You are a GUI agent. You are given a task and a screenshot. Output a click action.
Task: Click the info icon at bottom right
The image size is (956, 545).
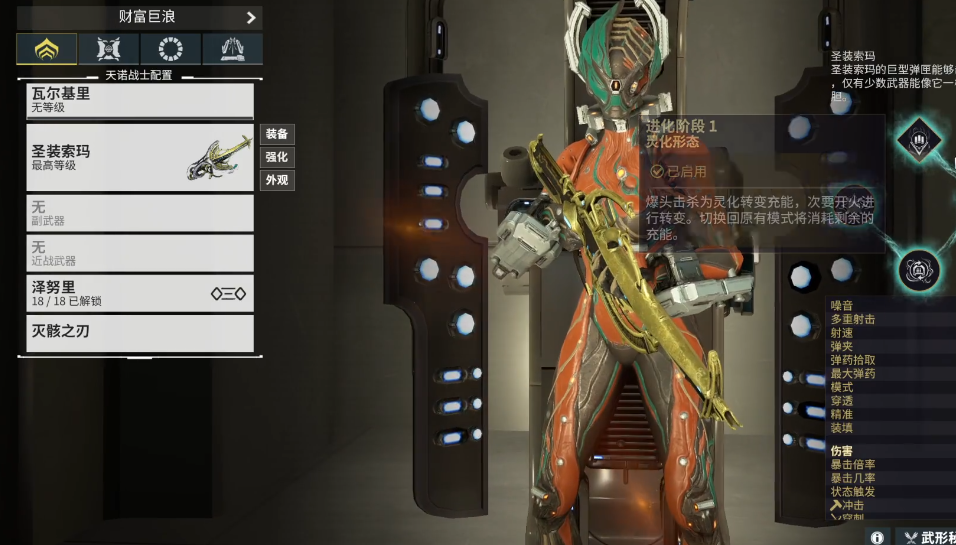click(877, 537)
